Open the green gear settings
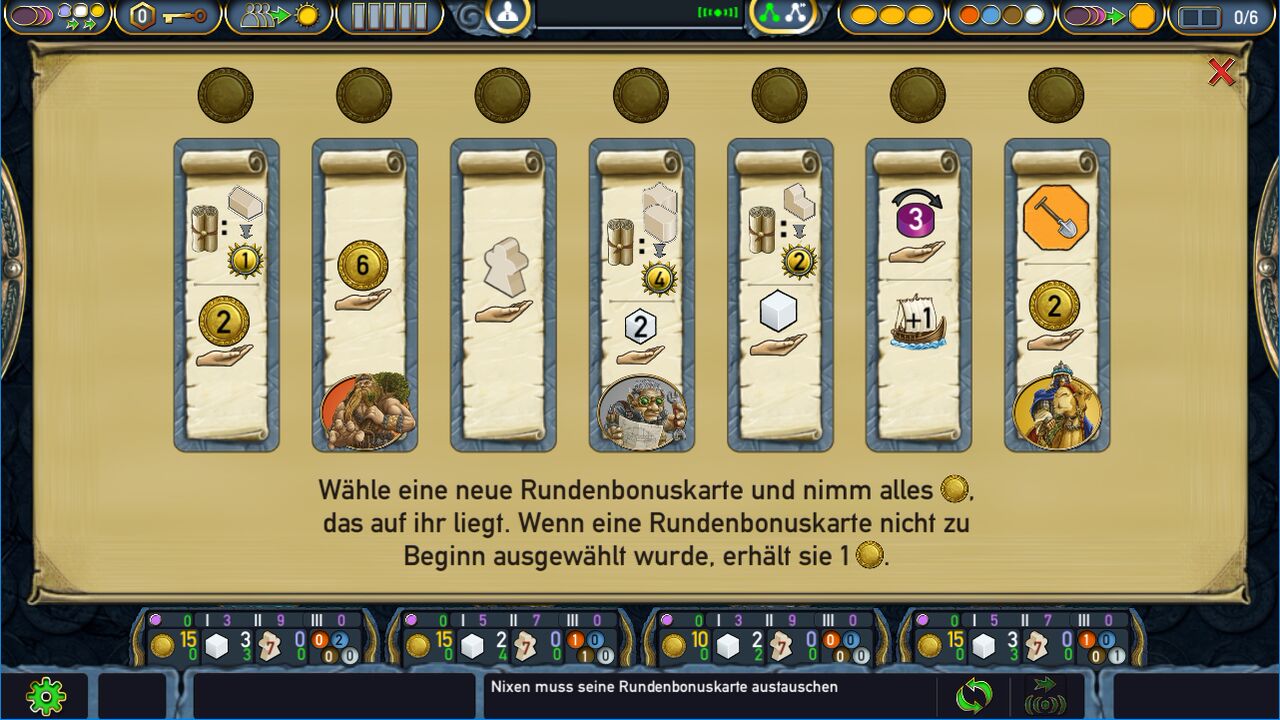The image size is (1280, 720). click(46, 696)
